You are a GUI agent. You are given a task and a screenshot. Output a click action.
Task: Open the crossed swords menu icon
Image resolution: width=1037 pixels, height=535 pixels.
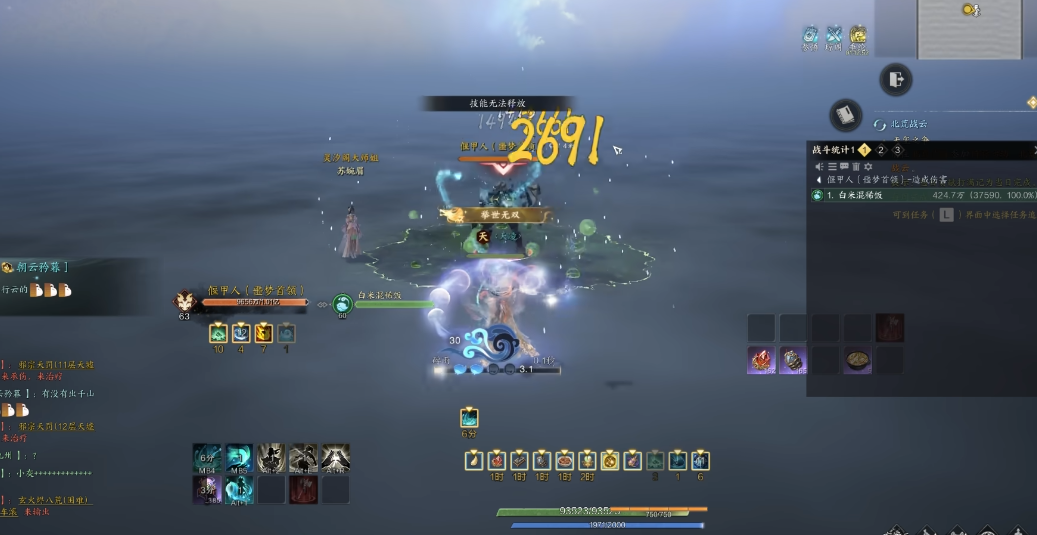coord(833,36)
